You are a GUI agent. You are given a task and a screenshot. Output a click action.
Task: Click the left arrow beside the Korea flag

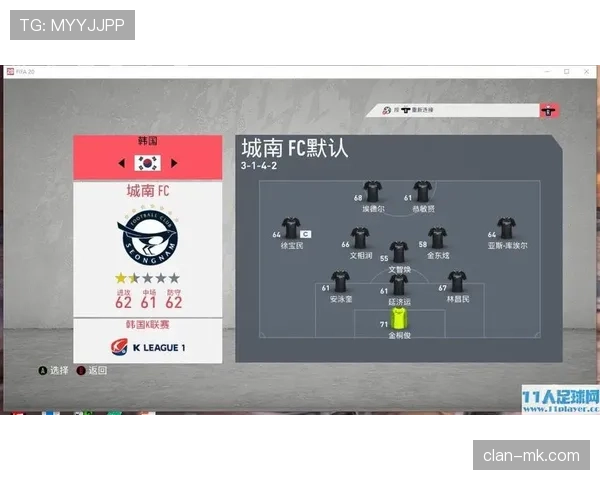click(x=122, y=163)
